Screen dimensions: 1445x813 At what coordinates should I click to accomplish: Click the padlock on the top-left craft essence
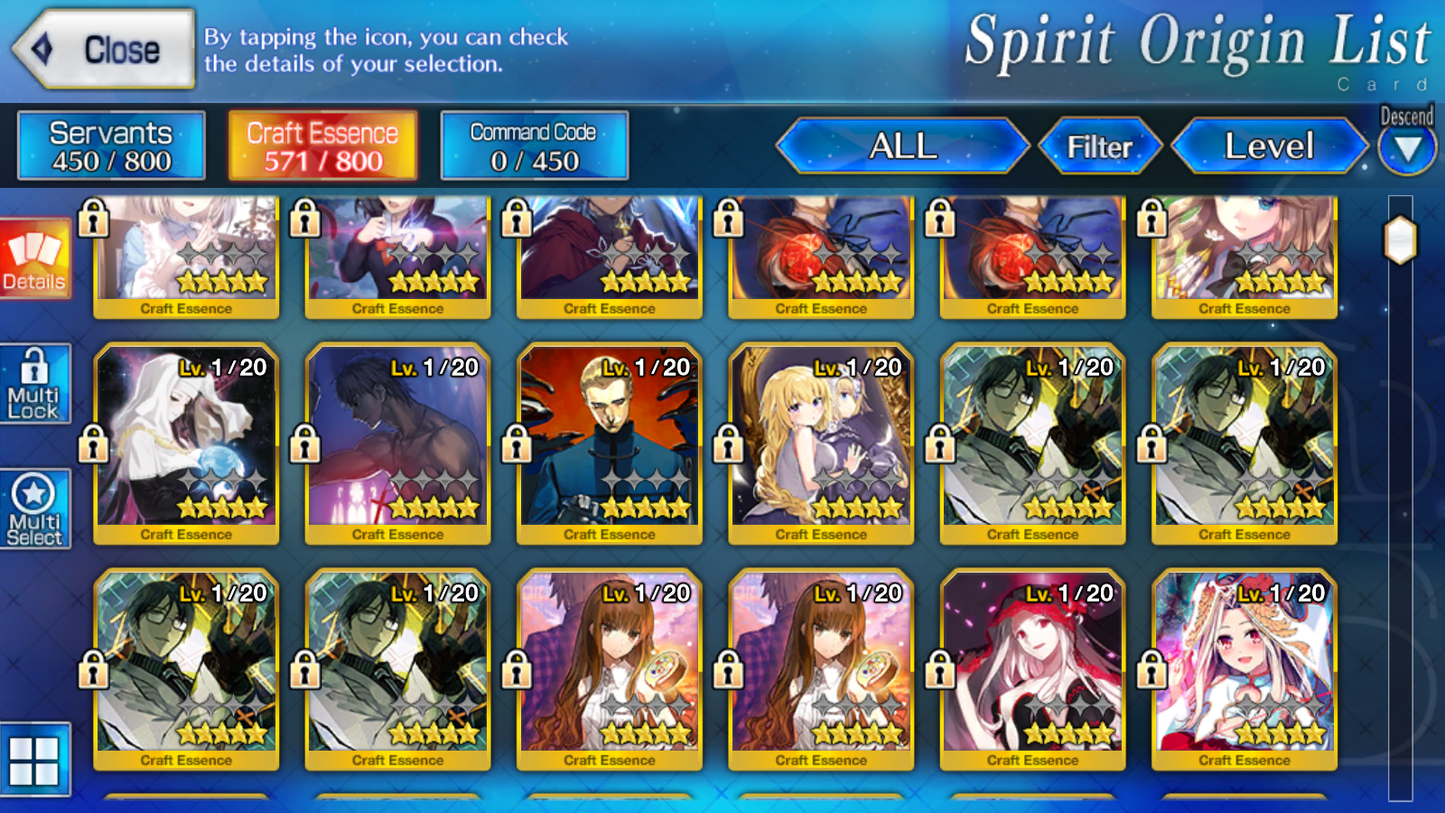(93, 219)
